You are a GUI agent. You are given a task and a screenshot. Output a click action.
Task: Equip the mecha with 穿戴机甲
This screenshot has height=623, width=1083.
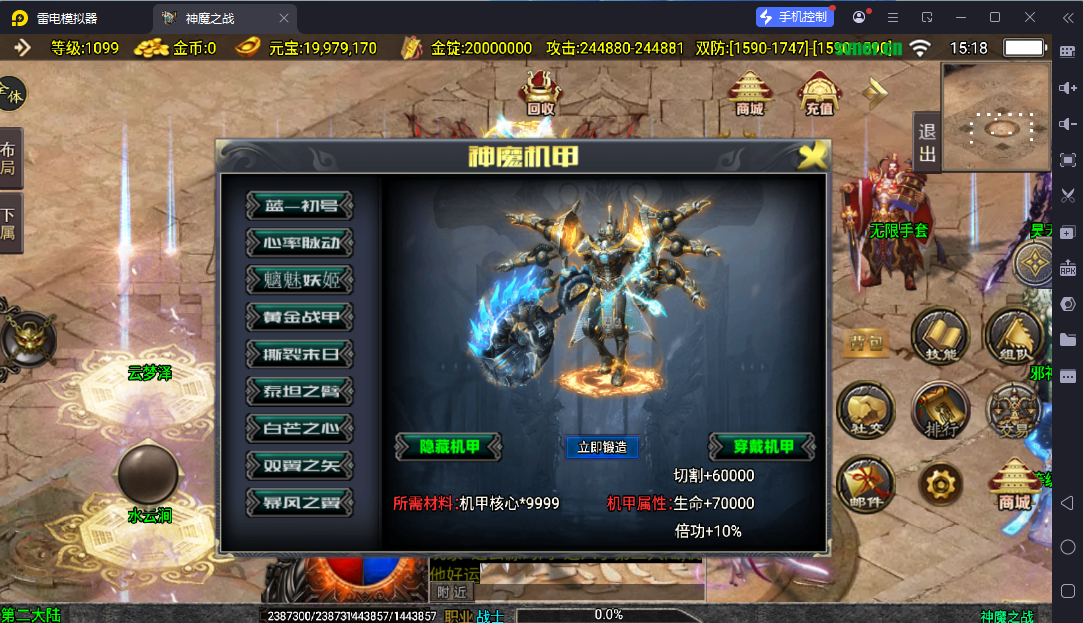[762, 447]
